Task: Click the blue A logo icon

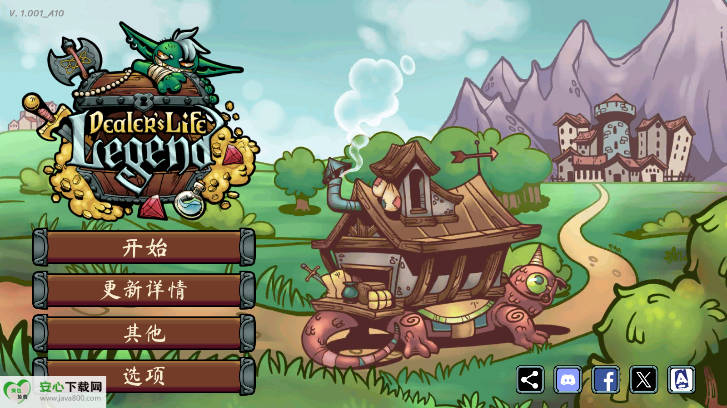Action: point(682,379)
